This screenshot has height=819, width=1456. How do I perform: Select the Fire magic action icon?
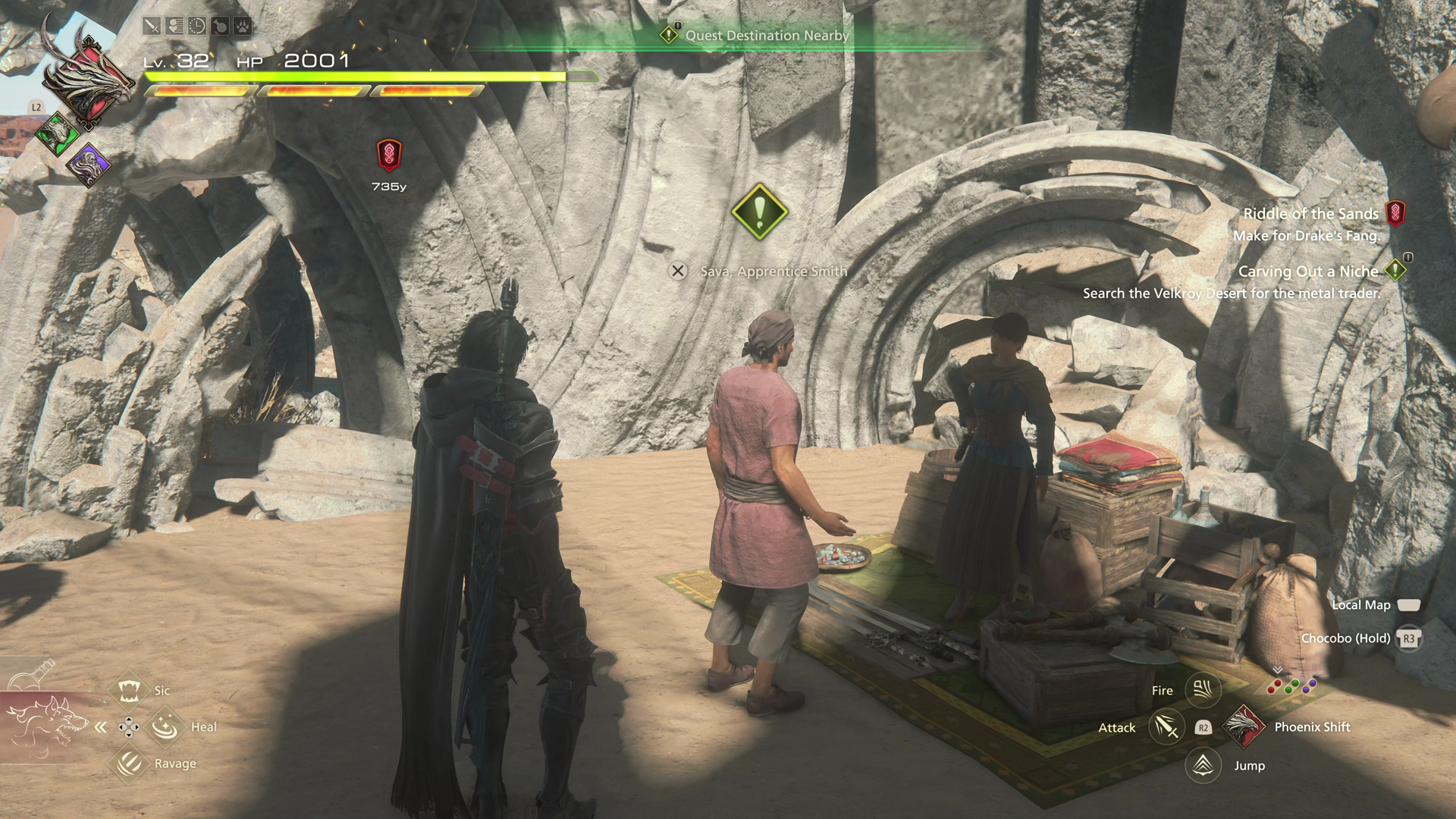[x=1203, y=689]
